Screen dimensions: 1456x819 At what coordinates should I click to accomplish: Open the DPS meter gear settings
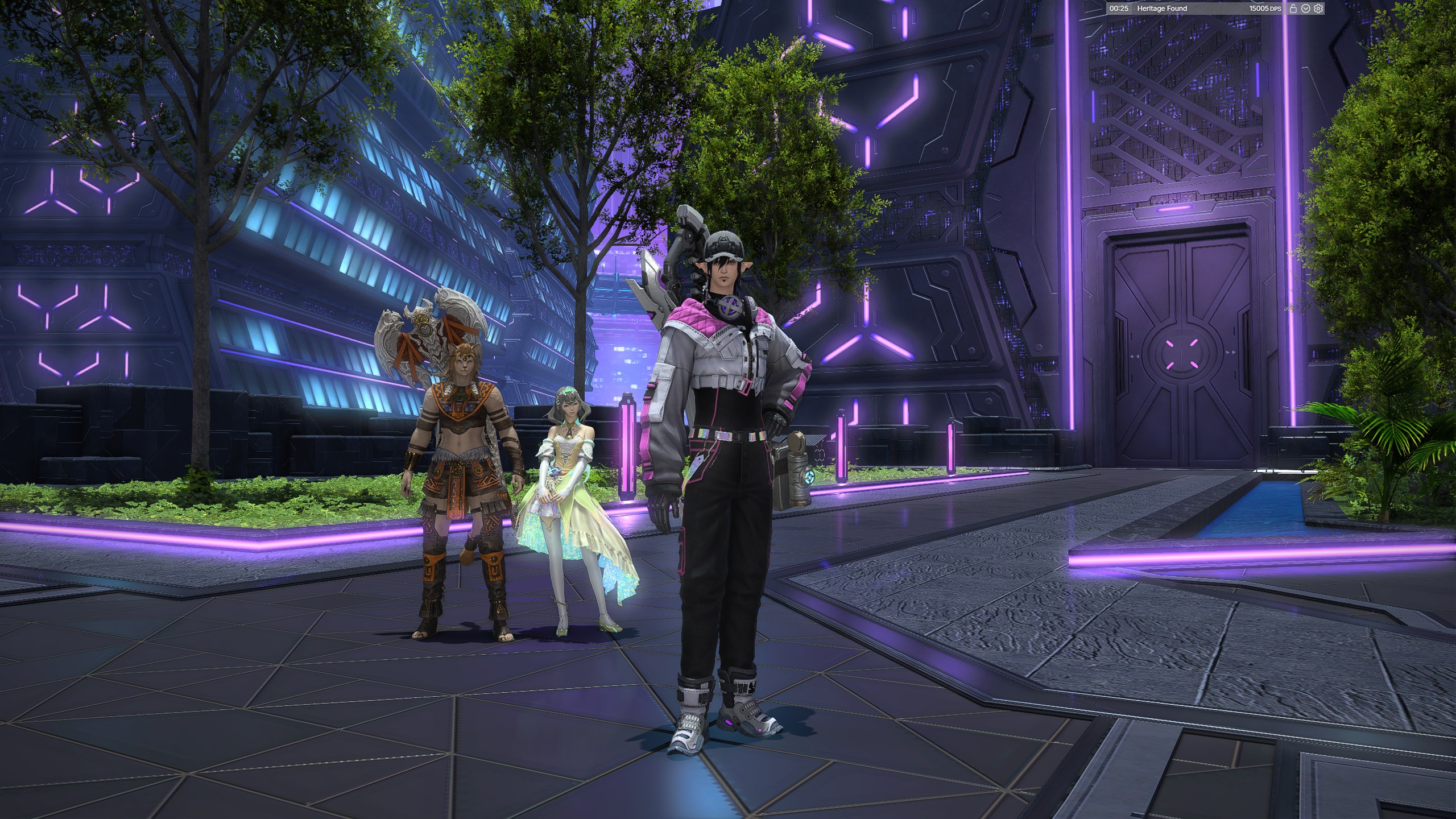(x=1319, y=9)
